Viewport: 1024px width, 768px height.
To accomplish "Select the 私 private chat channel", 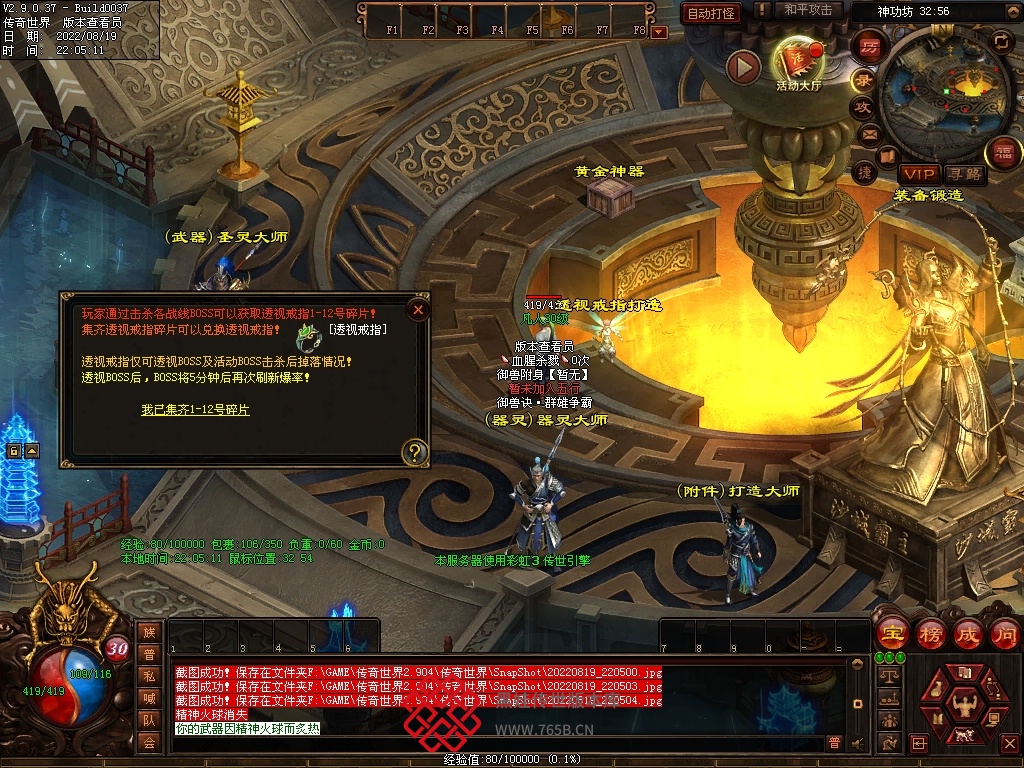I will click(x=149, y=676).
